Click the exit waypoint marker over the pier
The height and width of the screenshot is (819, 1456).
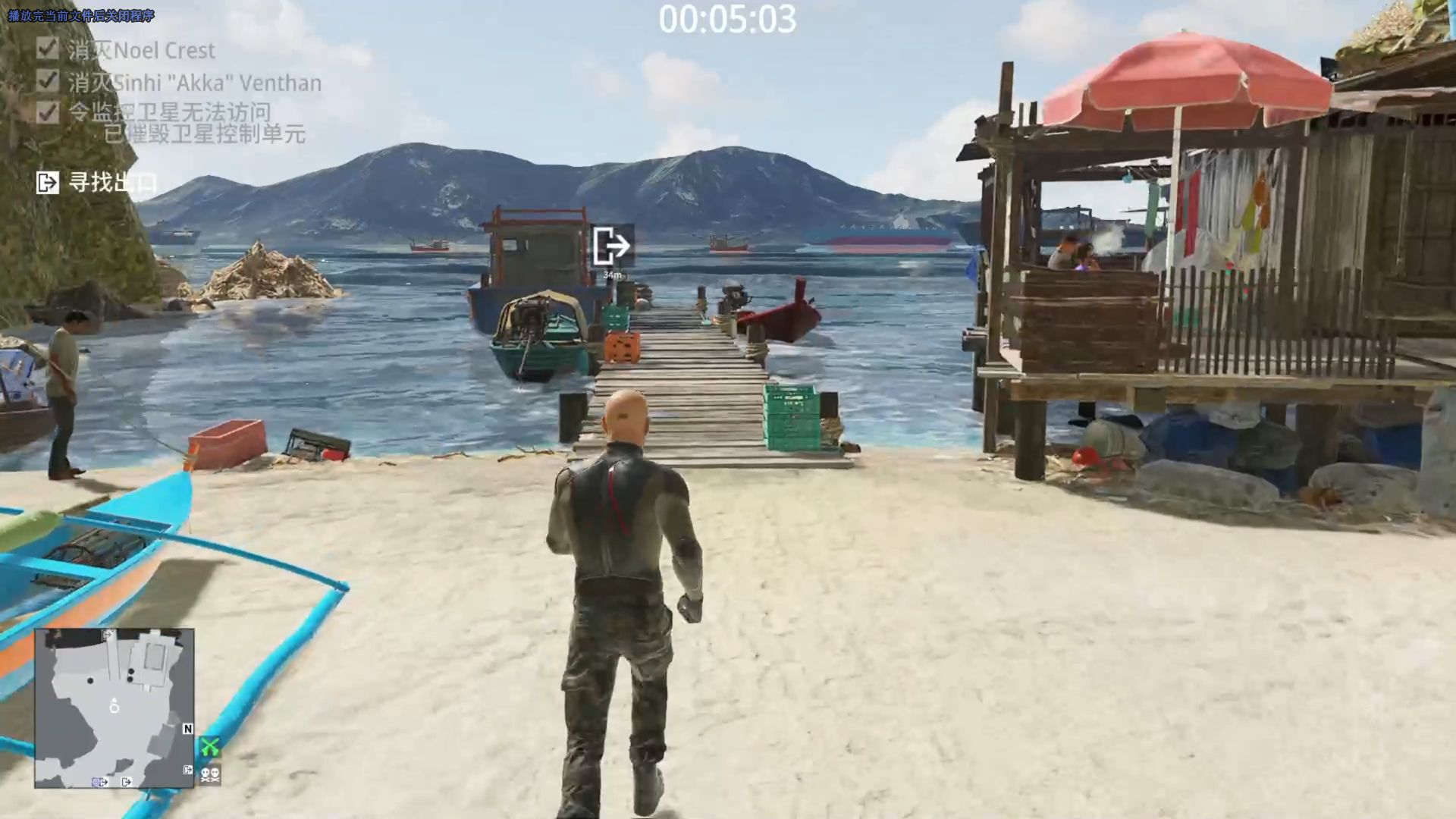tap(611, 246)
